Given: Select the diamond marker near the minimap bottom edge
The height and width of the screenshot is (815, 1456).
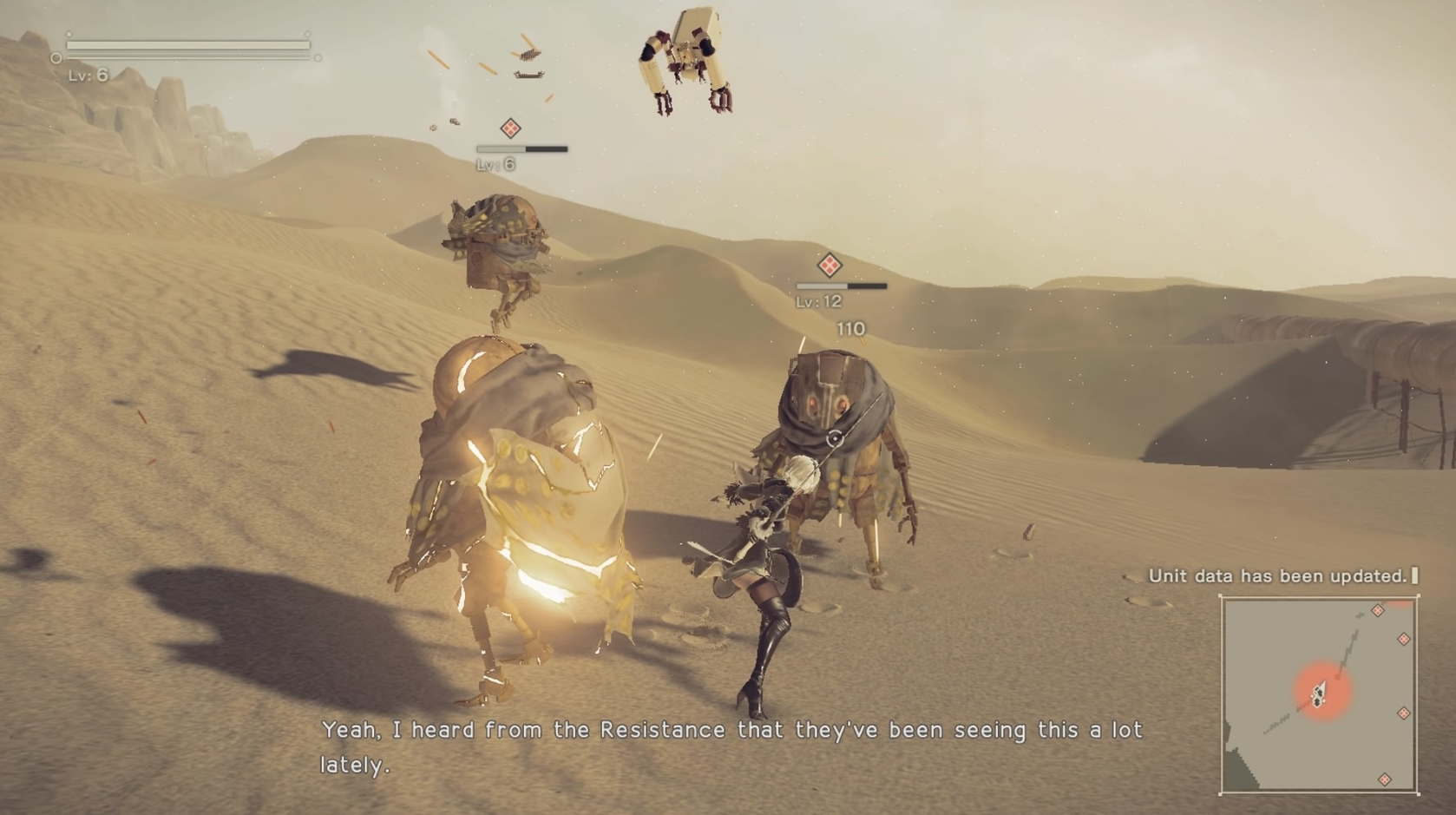Looking at the screenshot, I should tap(1385, 779).
